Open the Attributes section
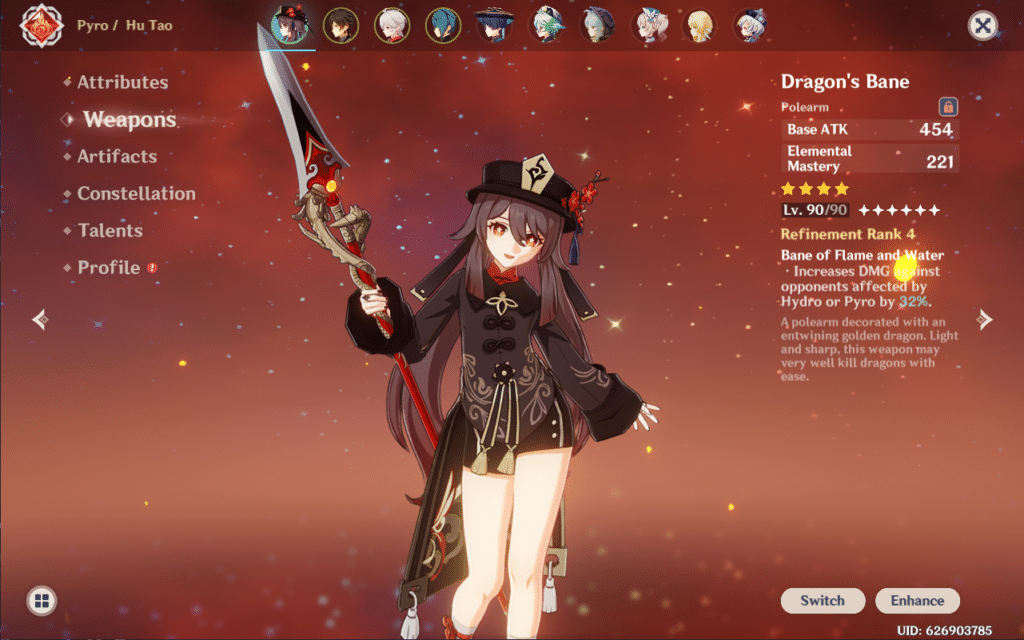1024x640 pixels. click(x=122, y=82)
